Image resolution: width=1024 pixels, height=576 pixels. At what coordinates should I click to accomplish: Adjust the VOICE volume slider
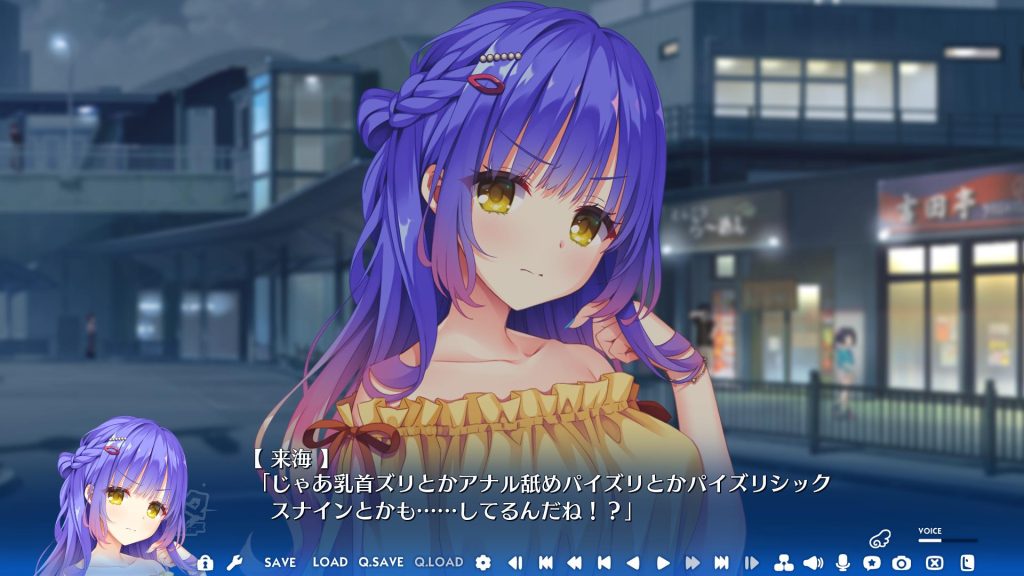coord(947,540)
